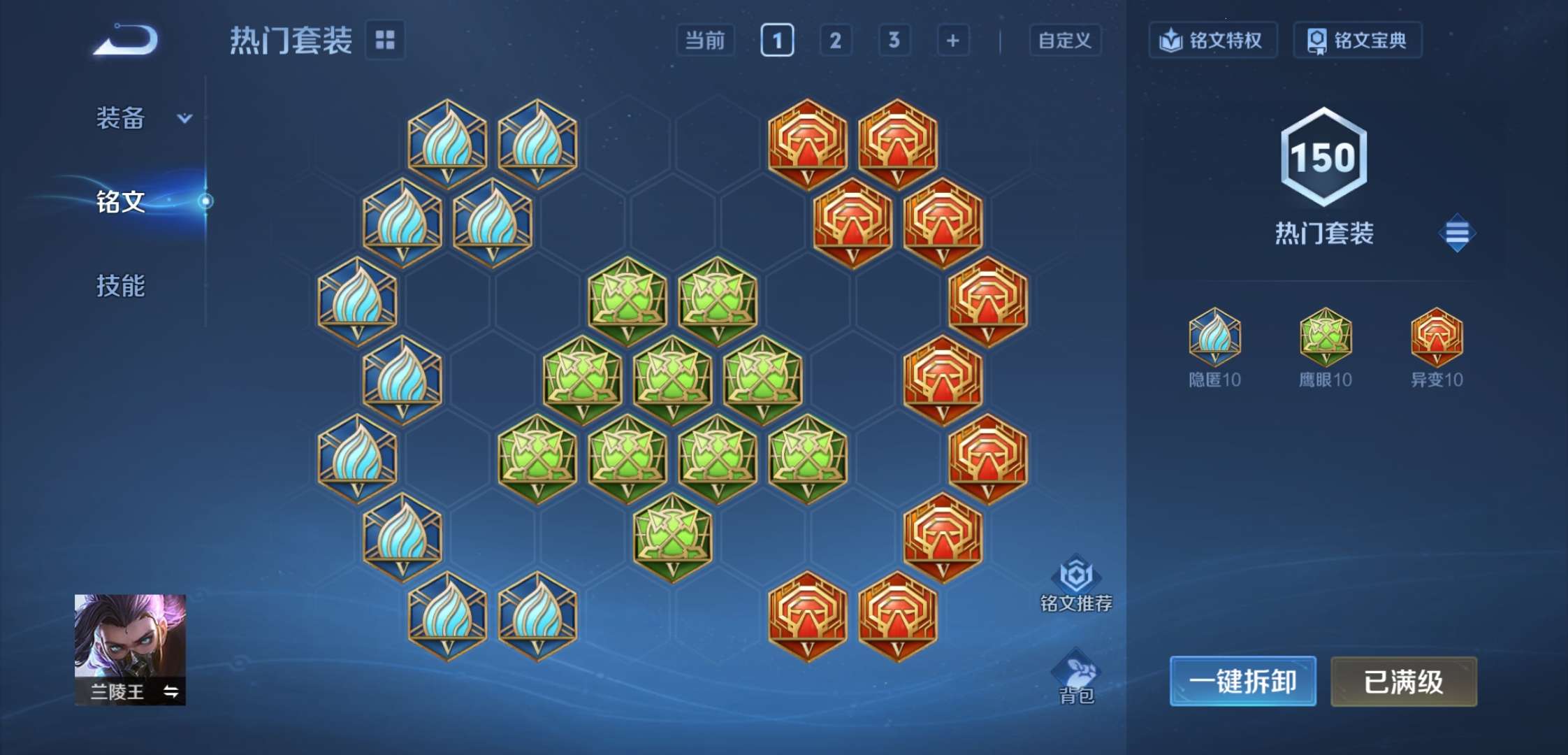Image resolution: width=1568 pixels, height=755 pixels.
Task: Open the preset list via hamburger icon beside 热门套装
Action: pyautogui.click(x=1456, y=233)
